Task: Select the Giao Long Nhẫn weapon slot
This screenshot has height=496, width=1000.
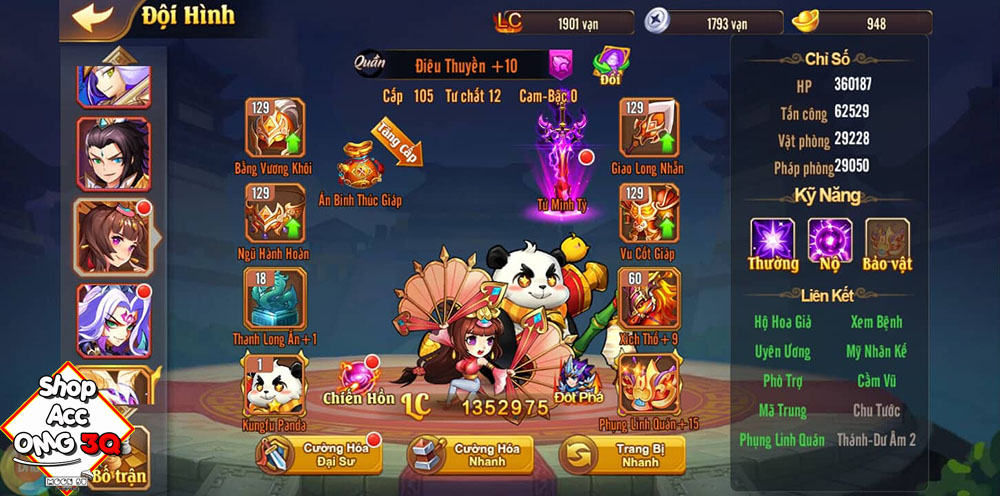Action: point(648,128)
